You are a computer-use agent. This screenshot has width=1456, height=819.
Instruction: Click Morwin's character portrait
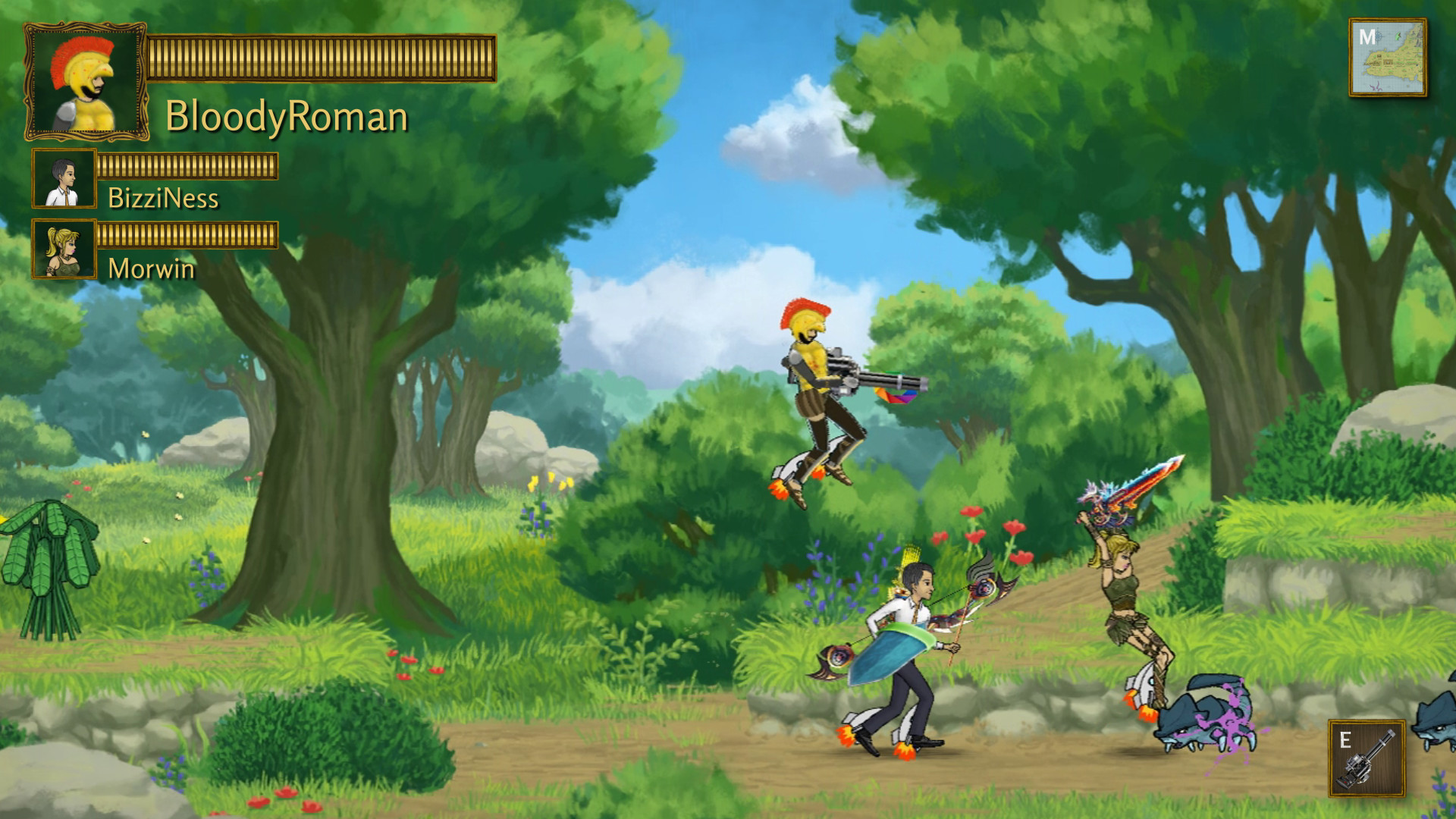(64, 246)
